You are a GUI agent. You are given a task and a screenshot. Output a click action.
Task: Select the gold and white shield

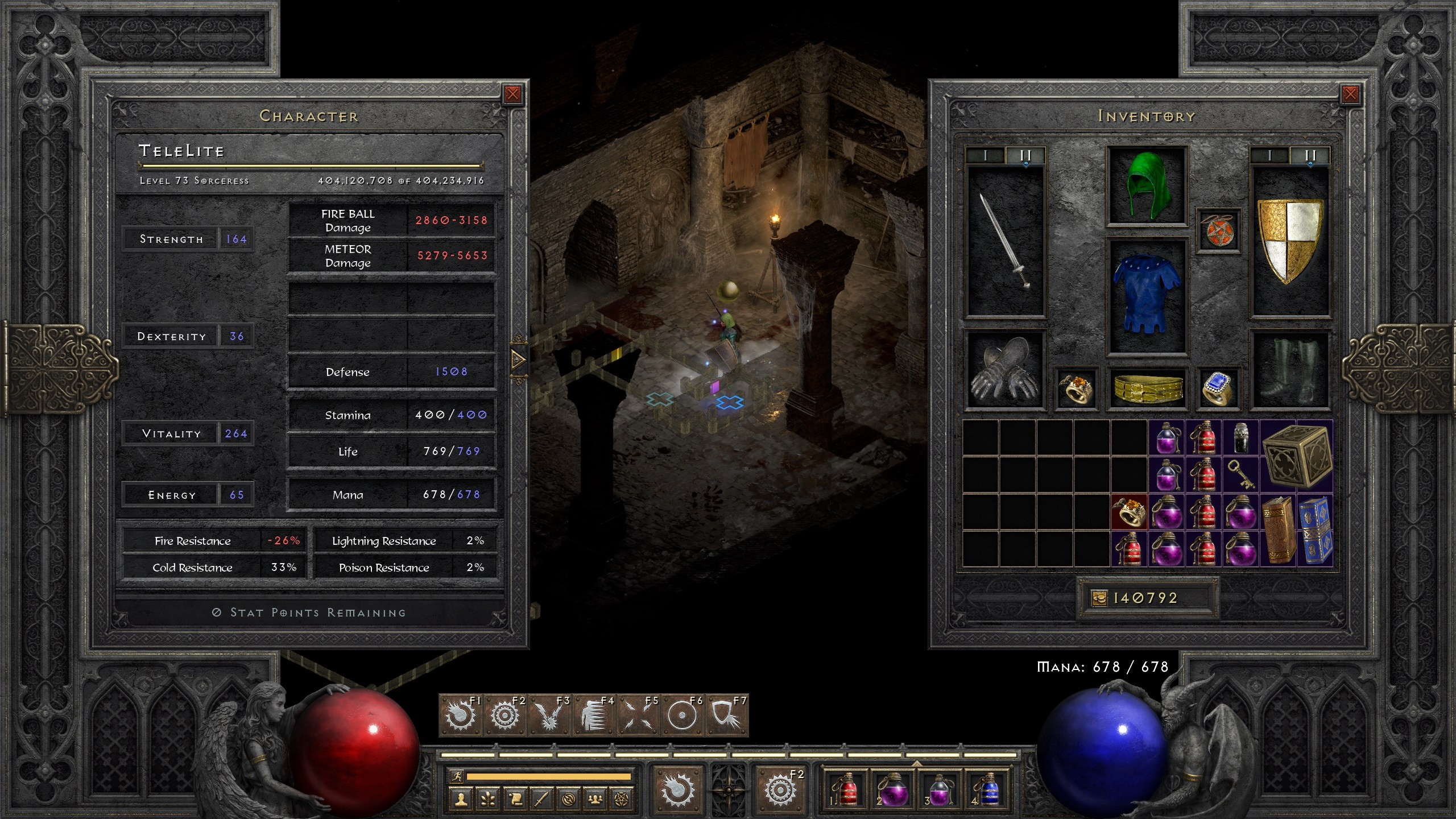[x=1290, y=240]
